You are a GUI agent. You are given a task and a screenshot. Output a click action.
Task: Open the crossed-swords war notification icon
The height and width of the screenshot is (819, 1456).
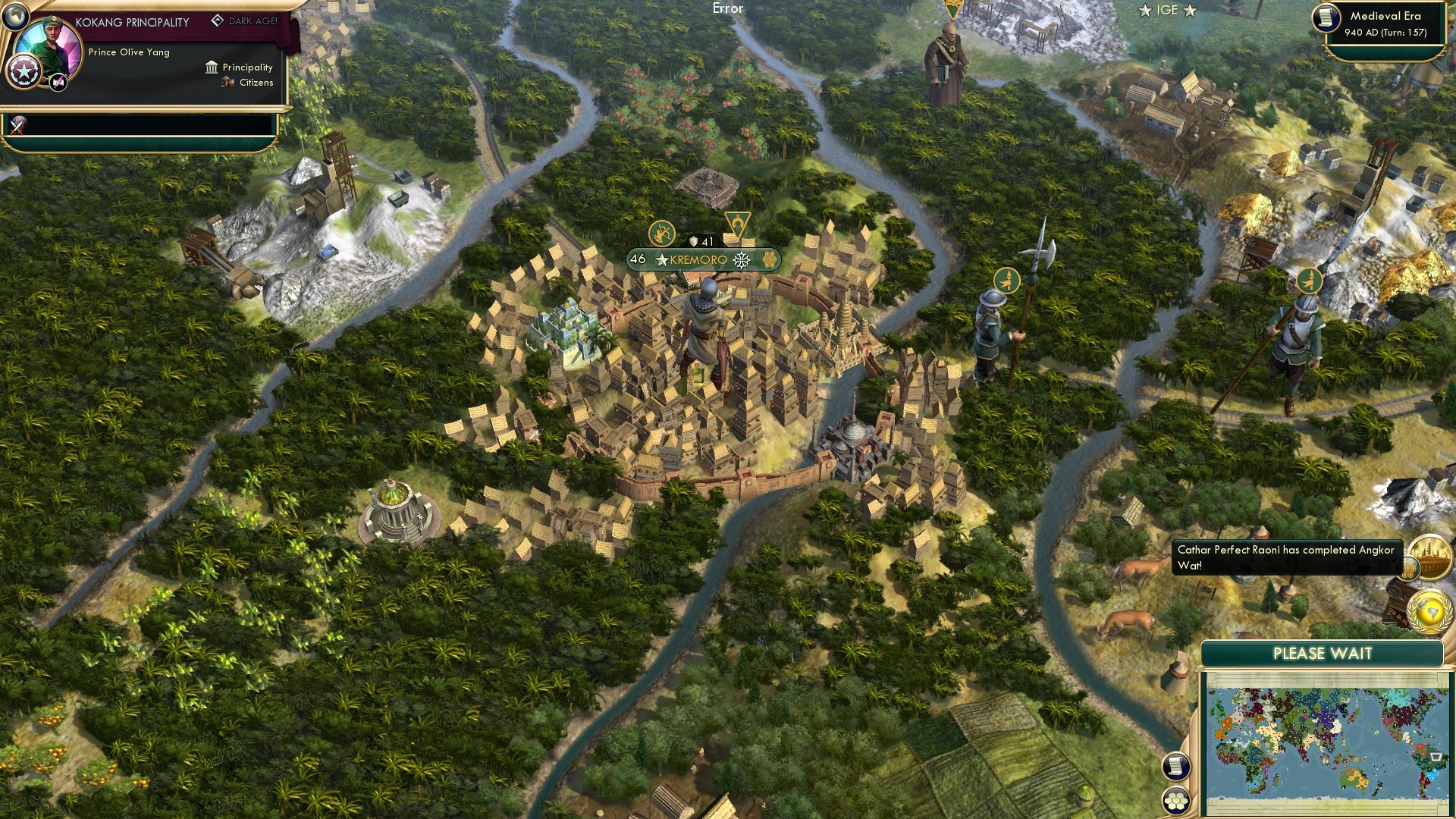coord(16,126)
